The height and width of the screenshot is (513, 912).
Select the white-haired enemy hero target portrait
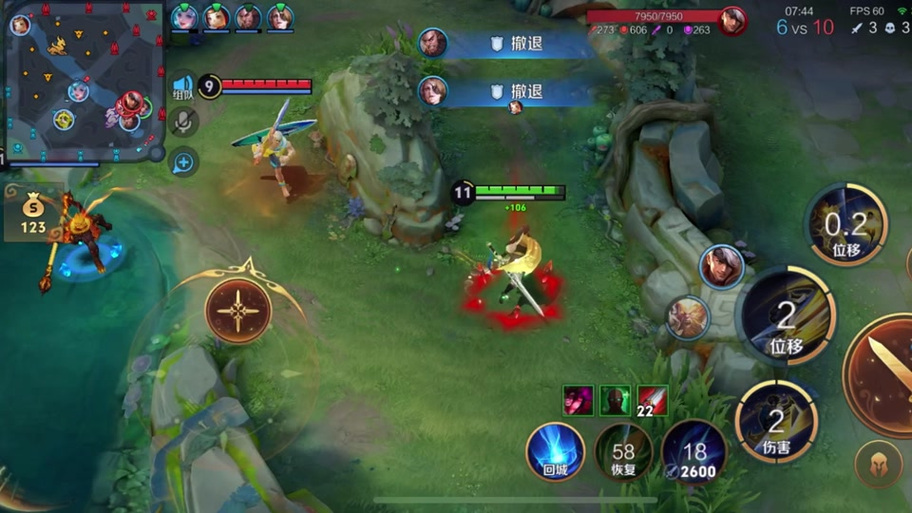pos(687,318)
